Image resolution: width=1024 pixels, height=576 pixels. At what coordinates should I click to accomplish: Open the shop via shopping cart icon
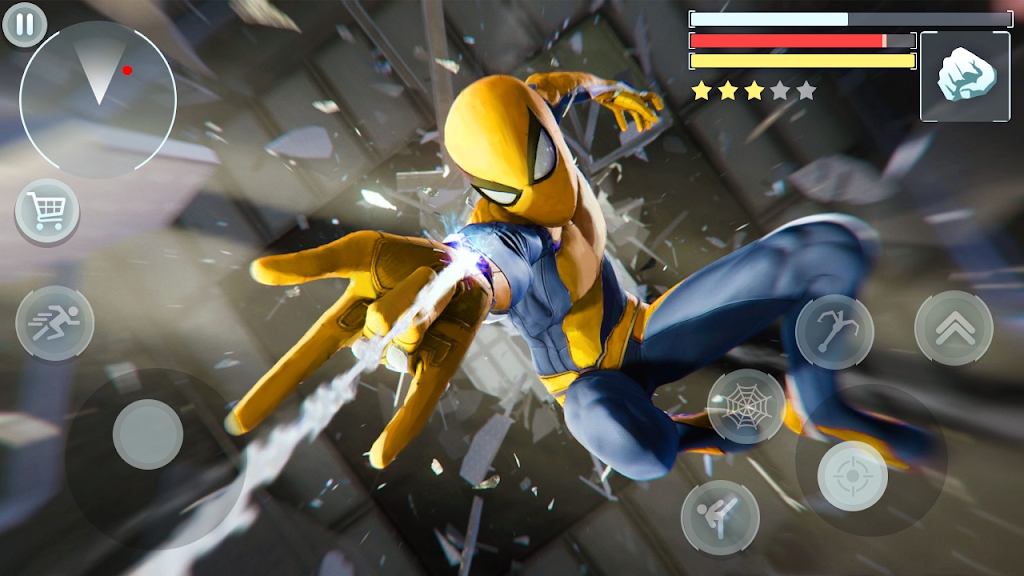(x=47, y=211)
